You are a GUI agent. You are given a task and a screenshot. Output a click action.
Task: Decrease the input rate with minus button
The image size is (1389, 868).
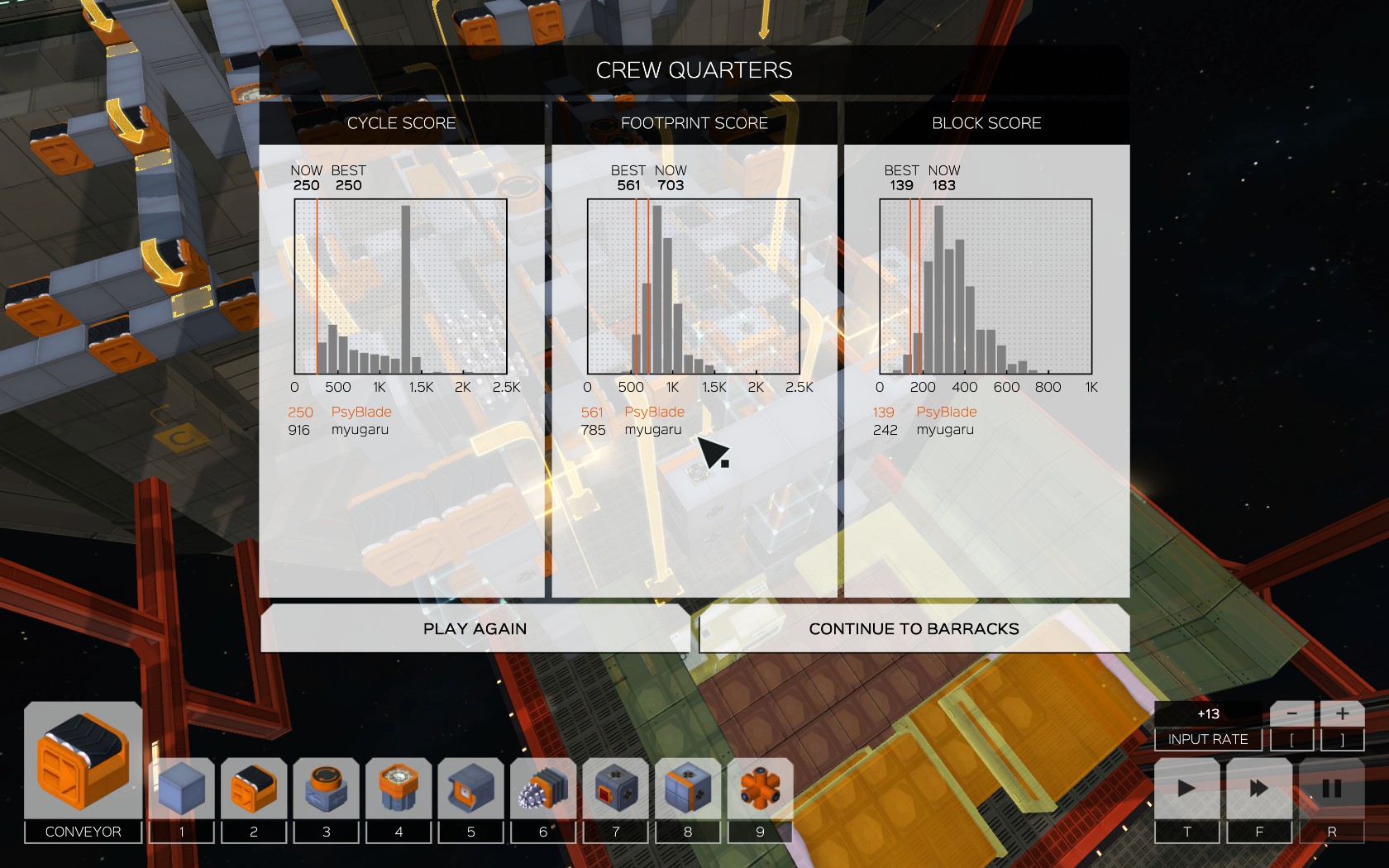(x=1291, y=713)
